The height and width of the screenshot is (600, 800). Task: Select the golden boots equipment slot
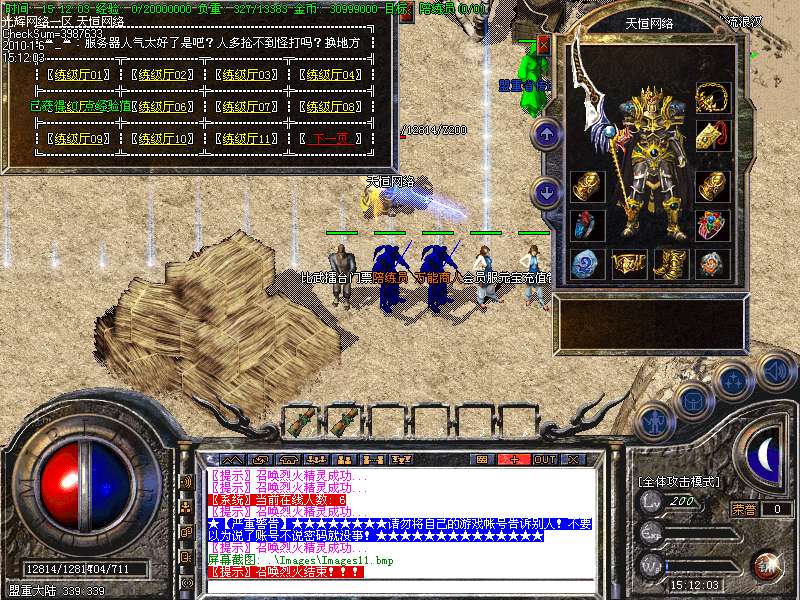(671, 263)
